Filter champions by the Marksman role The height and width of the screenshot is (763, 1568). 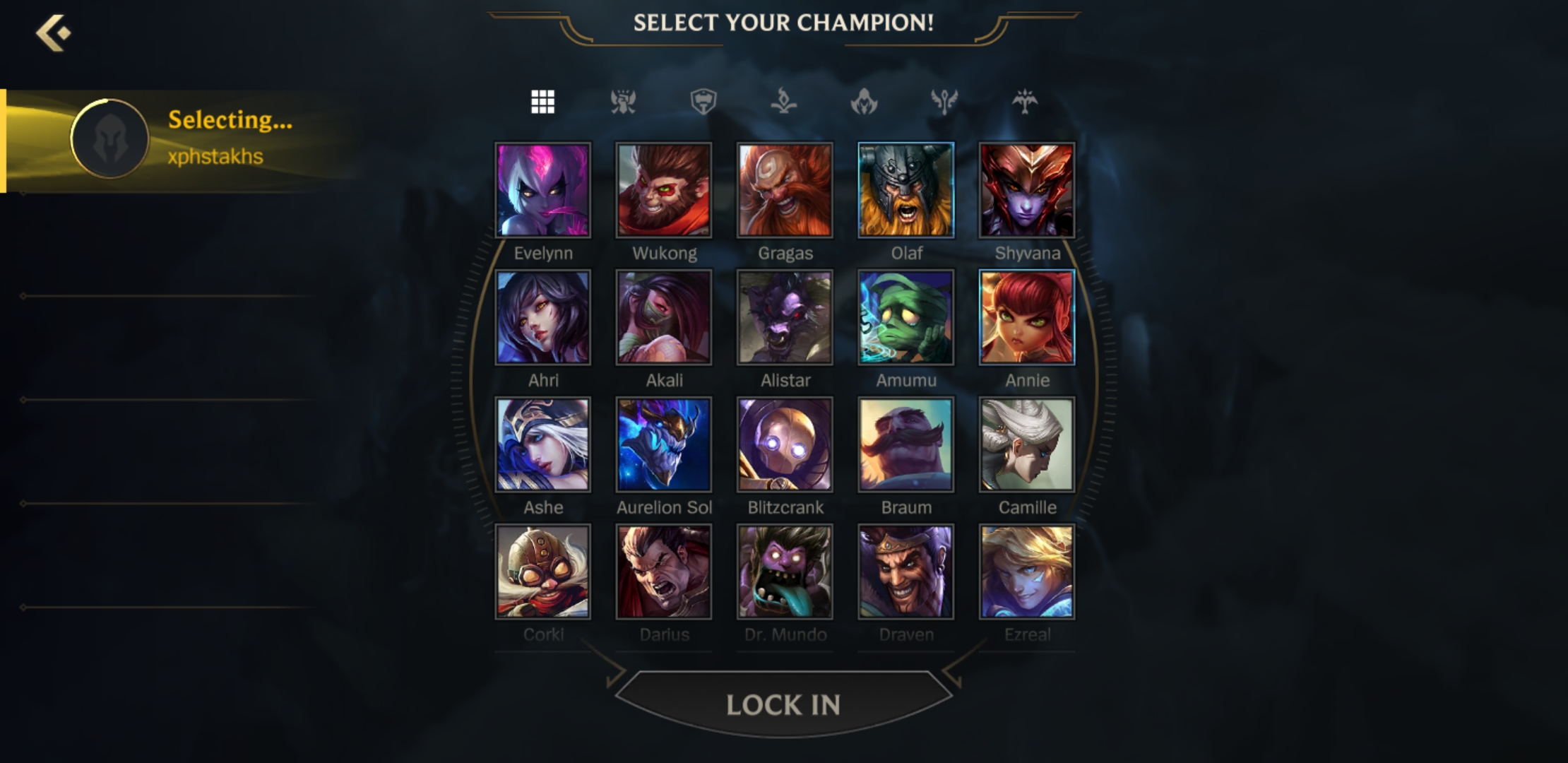[1026, 101]
